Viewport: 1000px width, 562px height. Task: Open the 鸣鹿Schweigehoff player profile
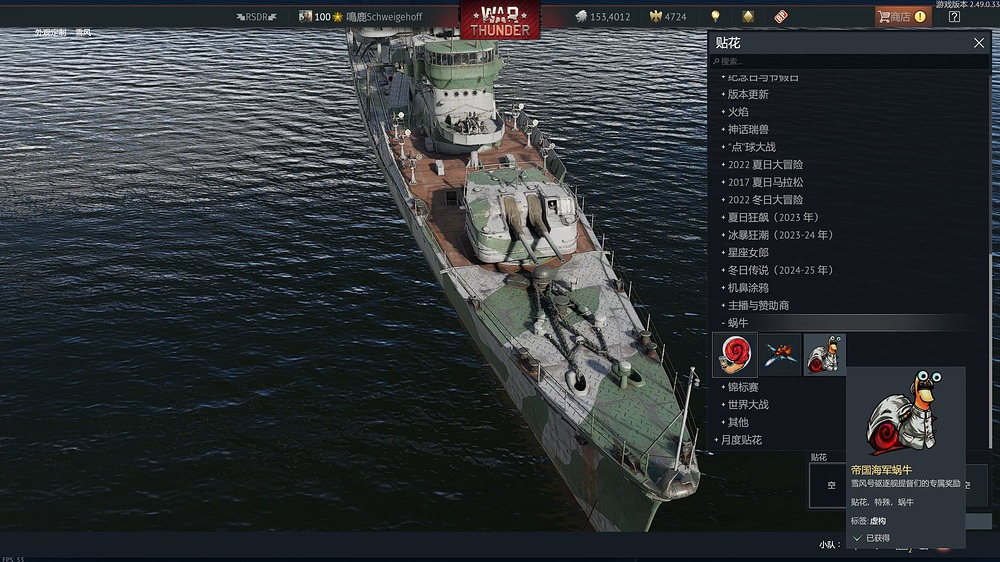[x=384, y=17]
